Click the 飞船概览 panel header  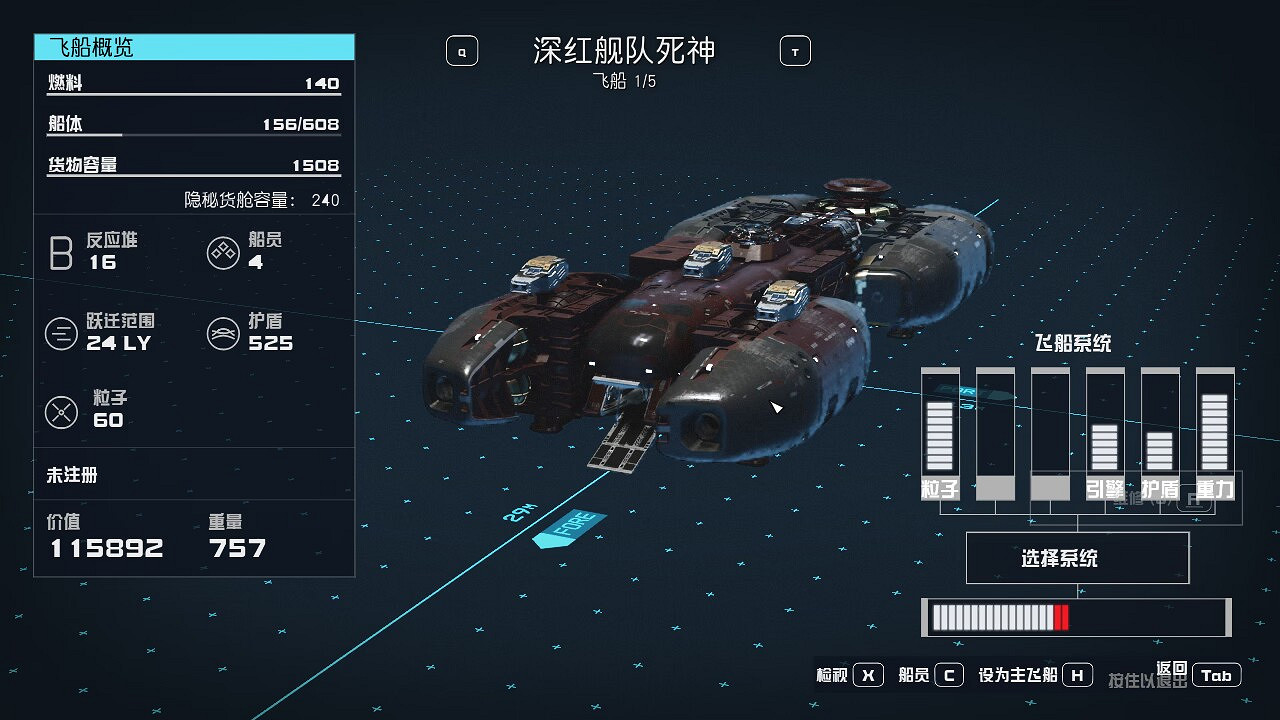[90, 46]
